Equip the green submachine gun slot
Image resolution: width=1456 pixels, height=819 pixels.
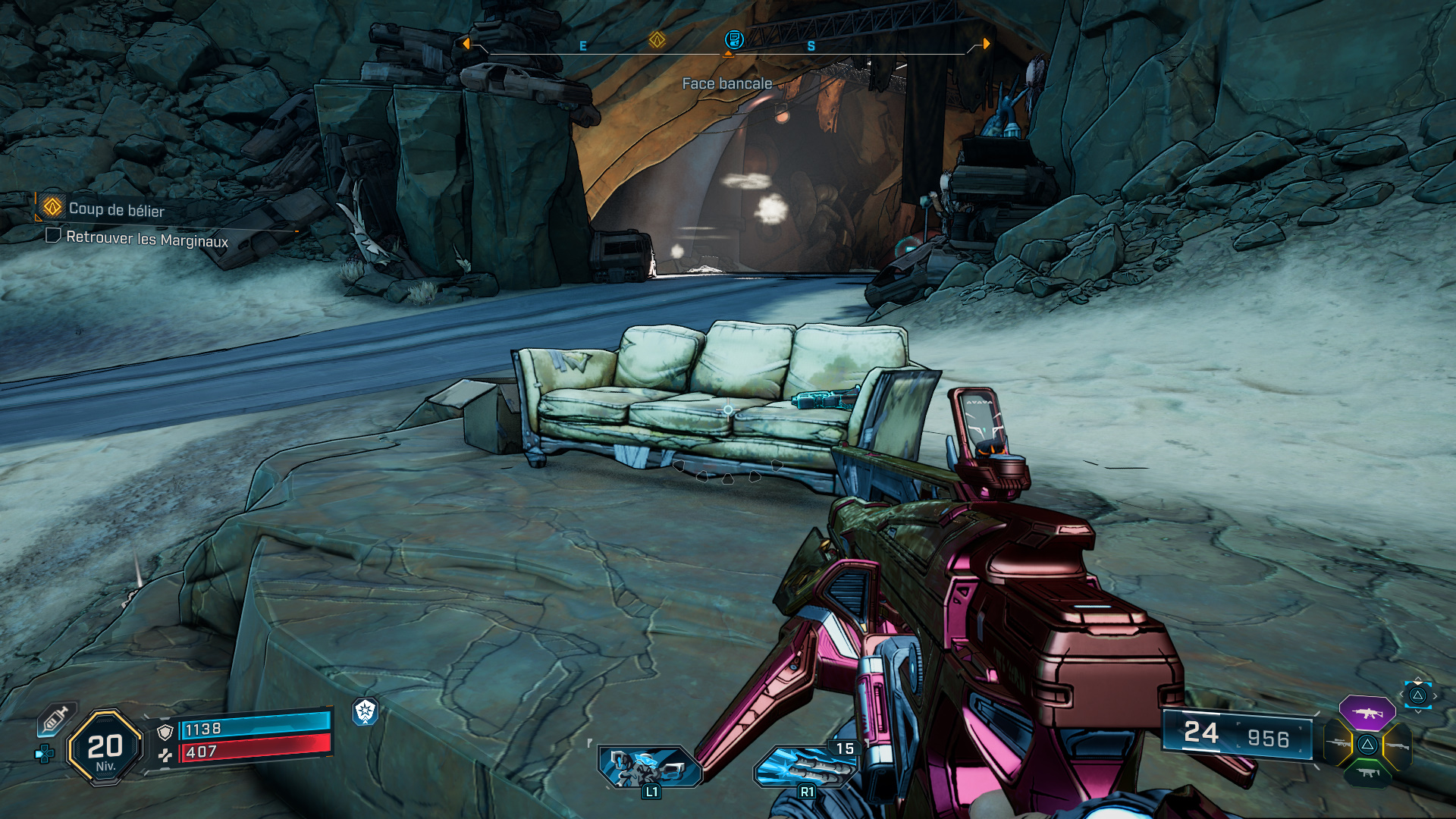[x=1367, y=773]
